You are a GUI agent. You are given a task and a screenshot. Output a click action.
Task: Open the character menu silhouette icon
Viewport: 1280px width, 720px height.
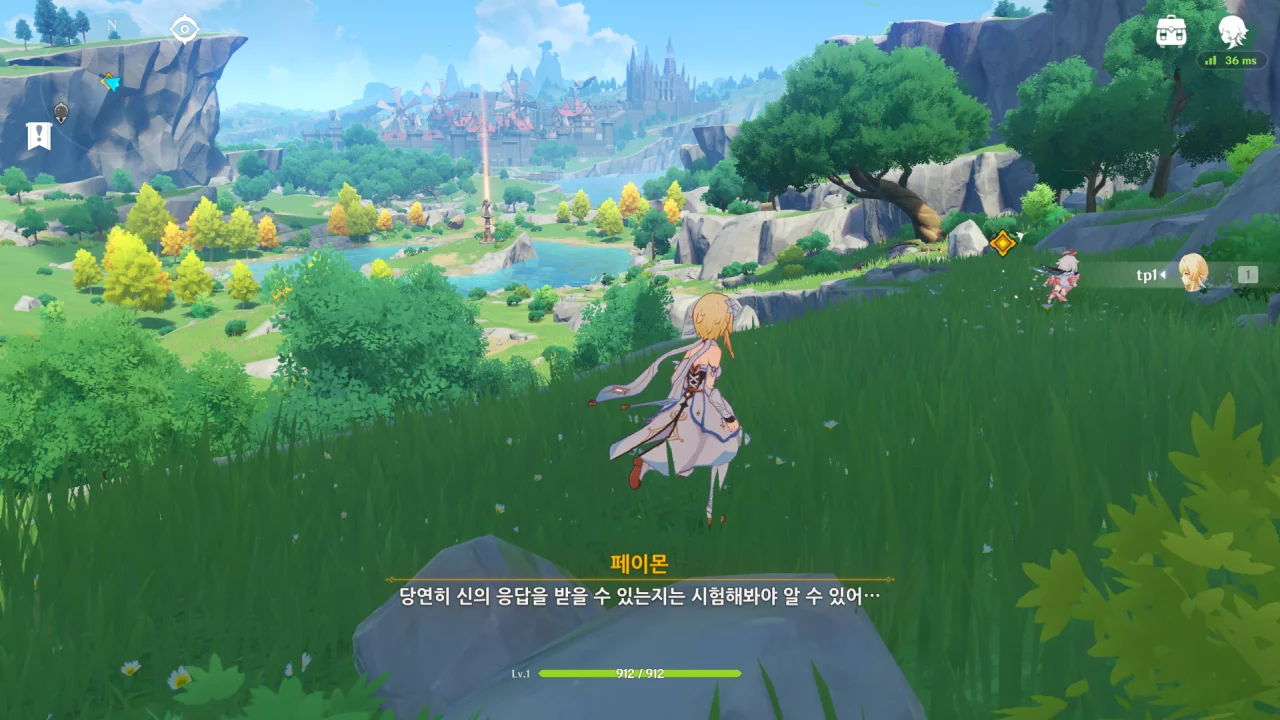[x=1233, y=31]
